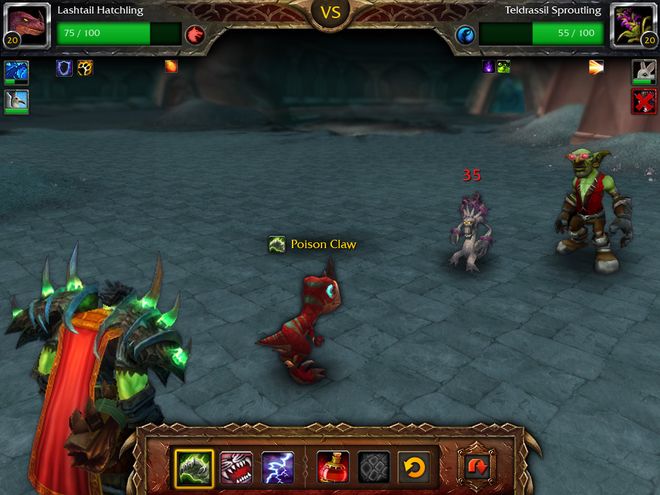Use the green Poison Claw ability
660x495 pixels.
pos(194,467)
